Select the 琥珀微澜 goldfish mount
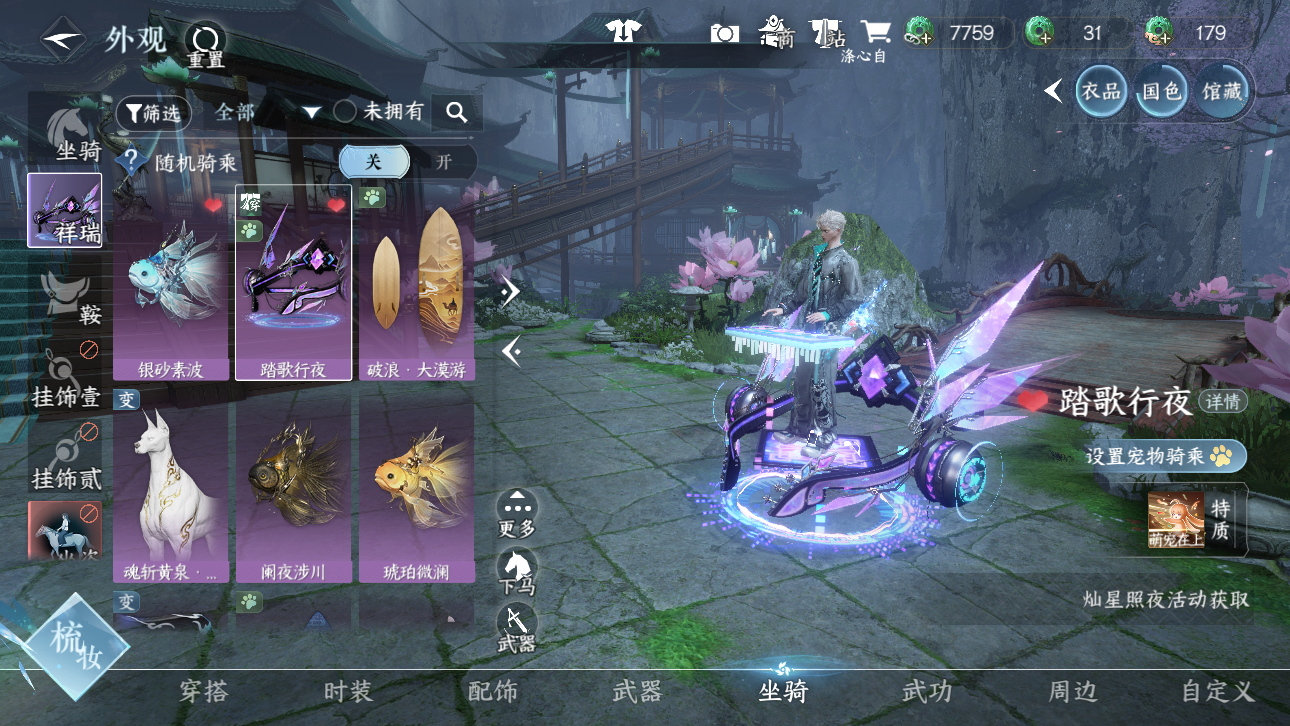 click(416, 493)
